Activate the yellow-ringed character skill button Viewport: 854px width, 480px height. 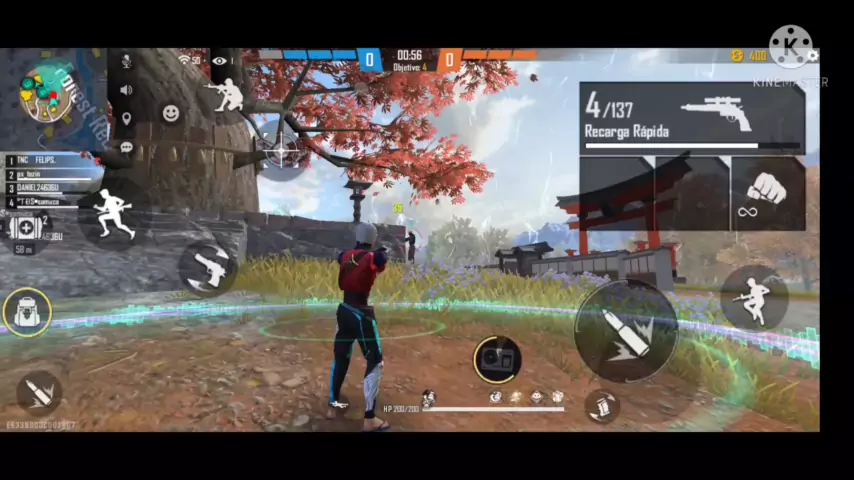tap(496, 359)
